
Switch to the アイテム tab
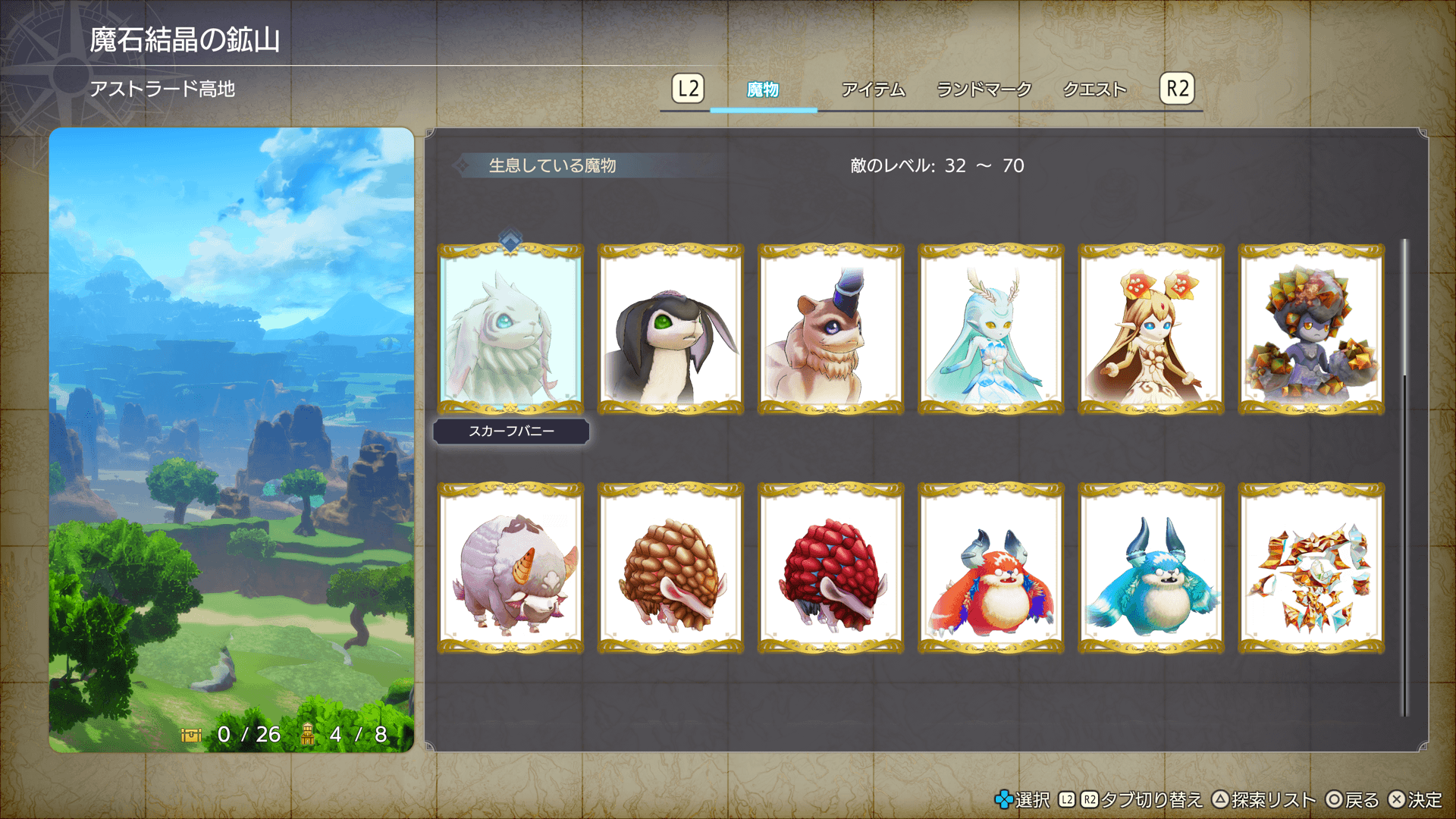[873, 89]
